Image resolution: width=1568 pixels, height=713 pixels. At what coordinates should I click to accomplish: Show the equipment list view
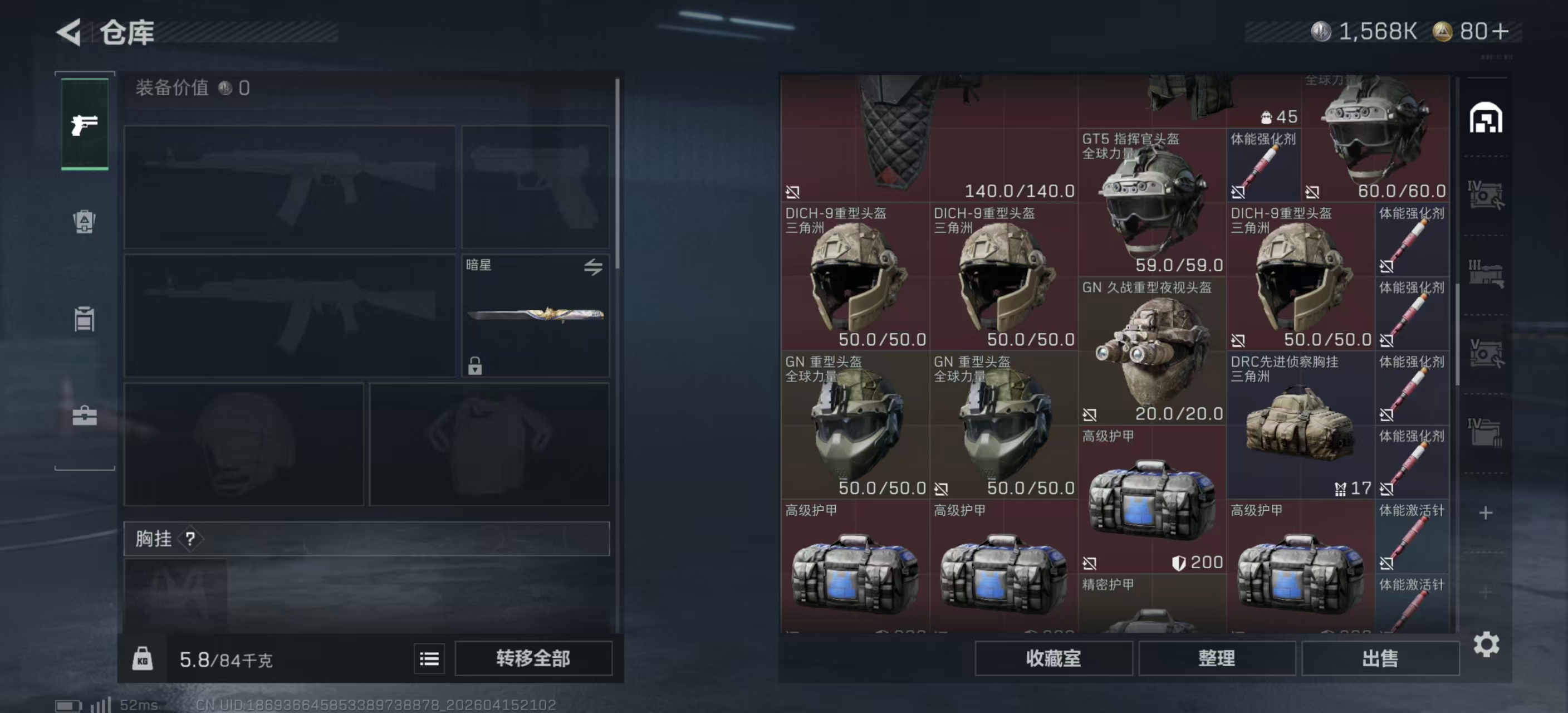point(429,659)
